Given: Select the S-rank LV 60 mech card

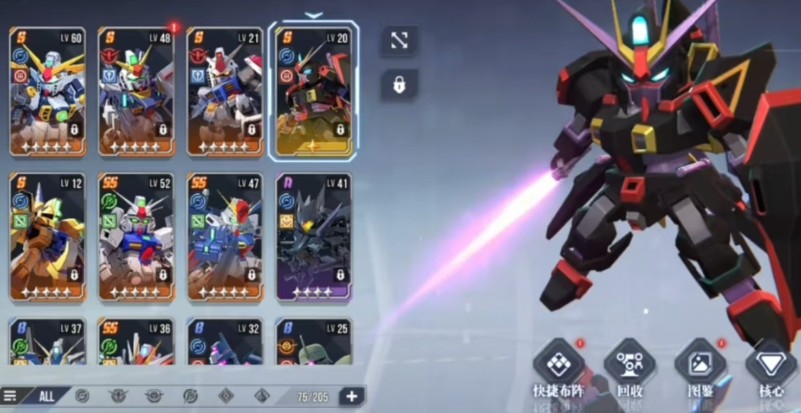Looking at the screenshot, I should [48, 92].
